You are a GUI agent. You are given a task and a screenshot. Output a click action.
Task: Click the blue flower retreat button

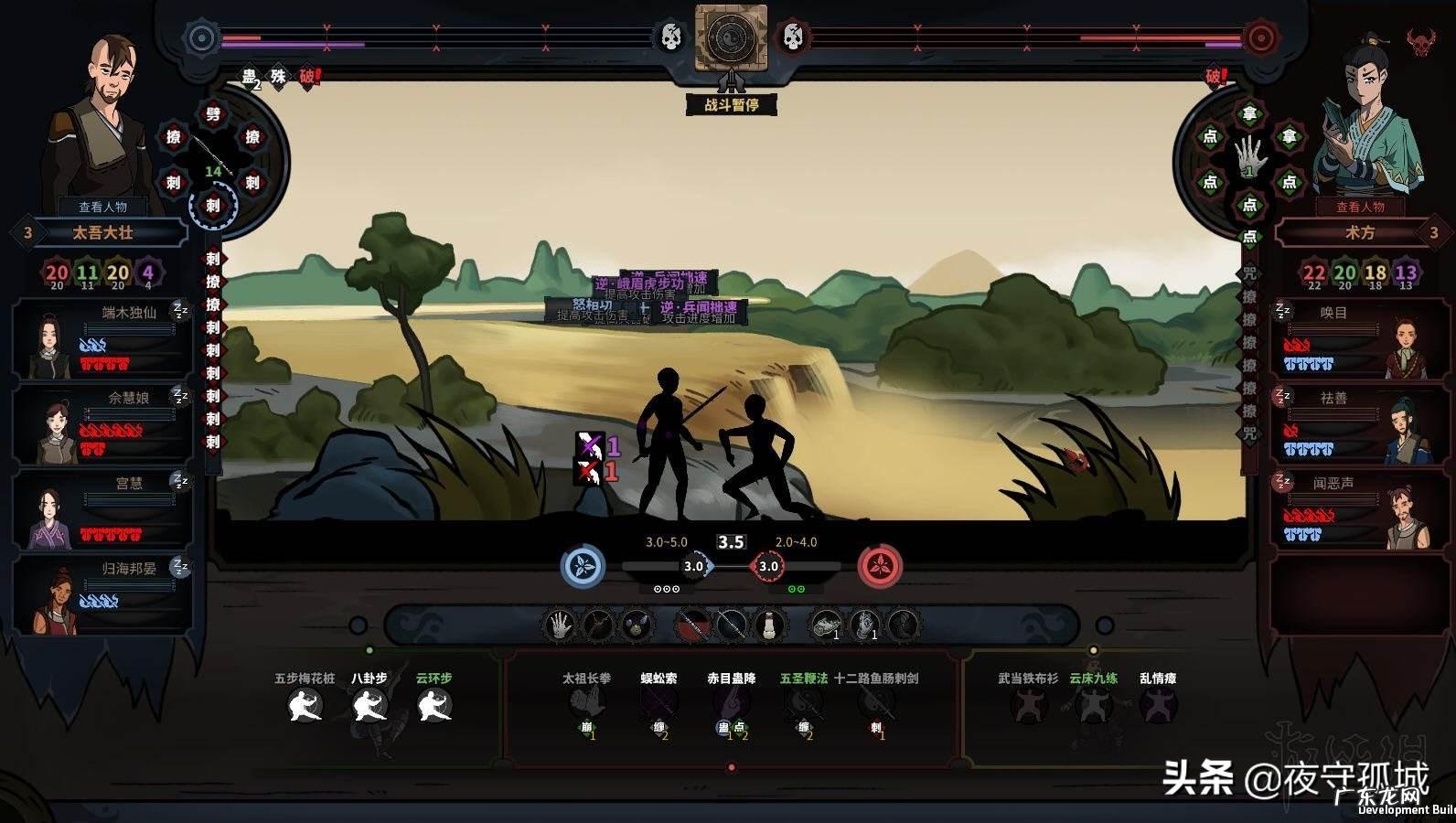[583, 566]
